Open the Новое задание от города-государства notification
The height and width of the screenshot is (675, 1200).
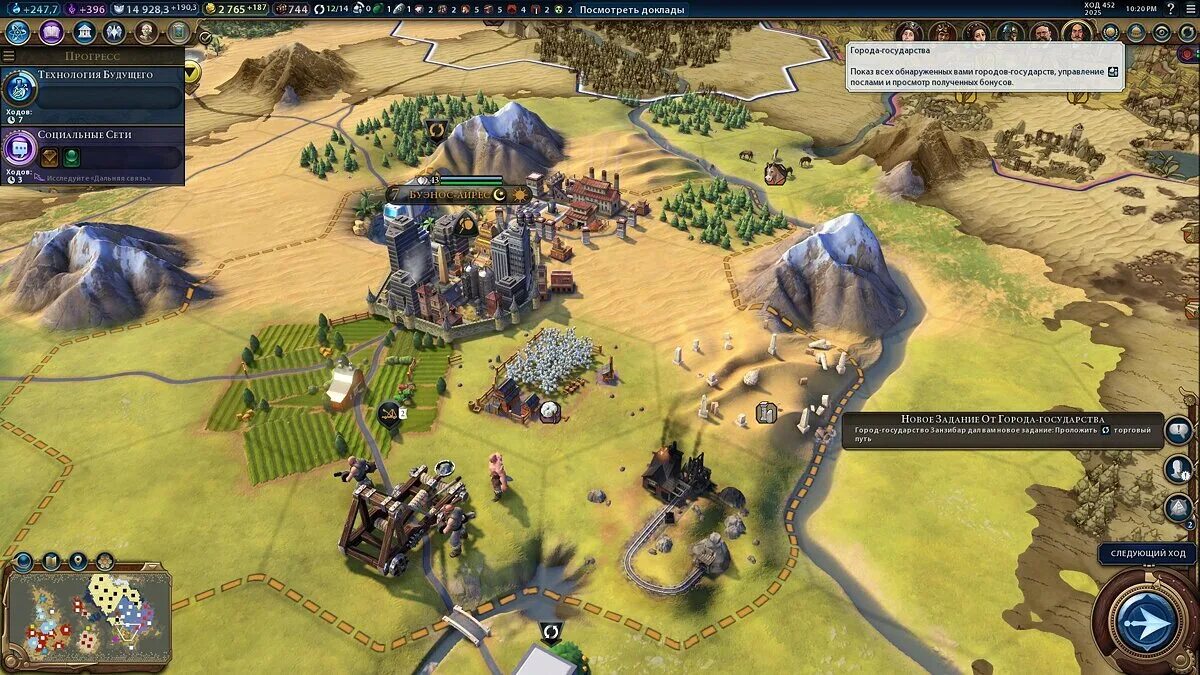[x=1000, y=430]
